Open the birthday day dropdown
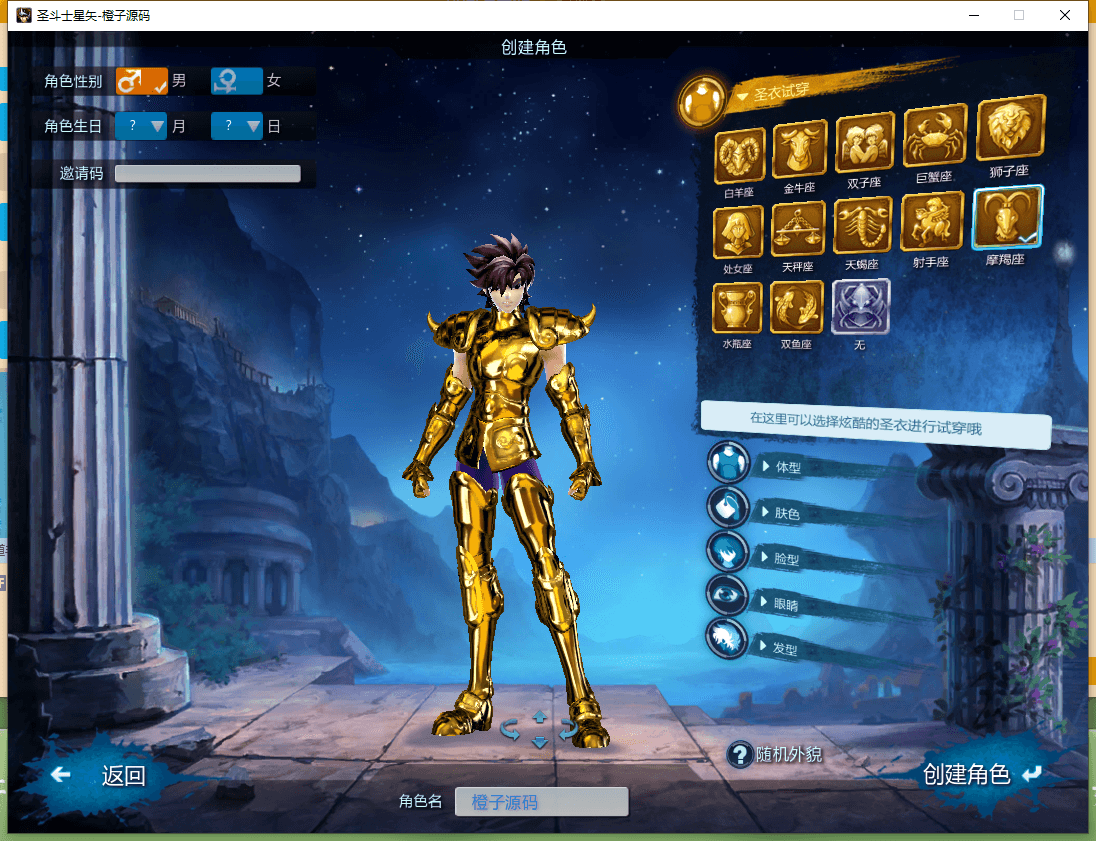1096x841 pixels. [237, 126]
